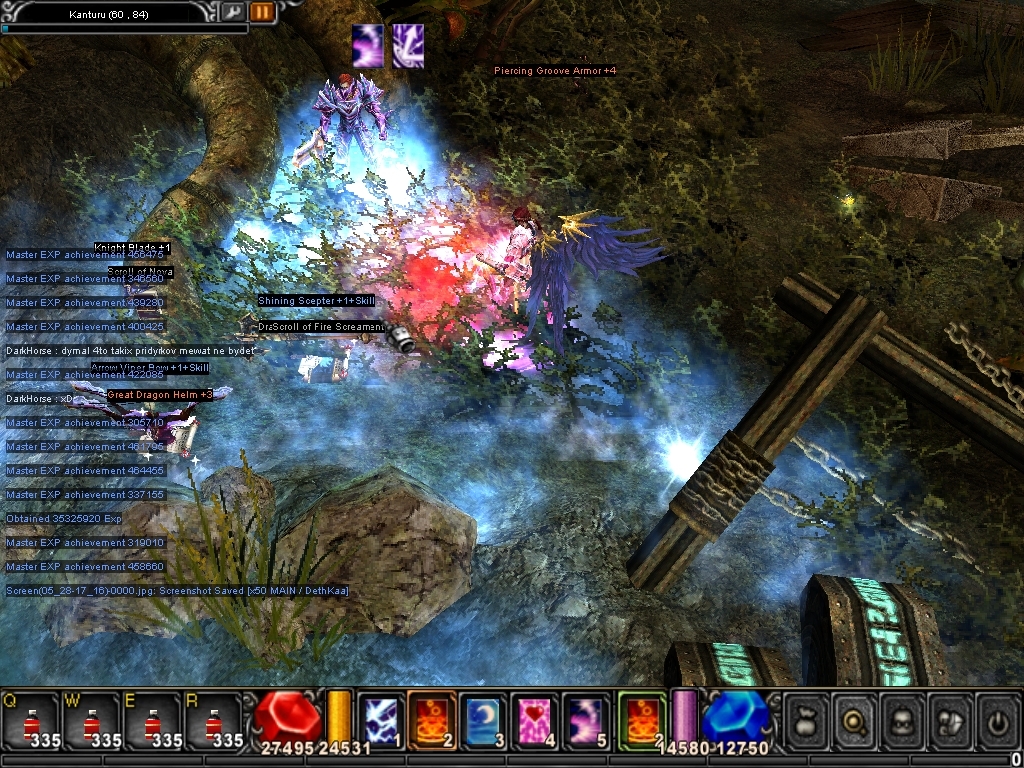Image resolution: width=1024 pixels, height=768 pixels.
Task: Select the purple burst skill in slot 5
Action: (585, 720)
